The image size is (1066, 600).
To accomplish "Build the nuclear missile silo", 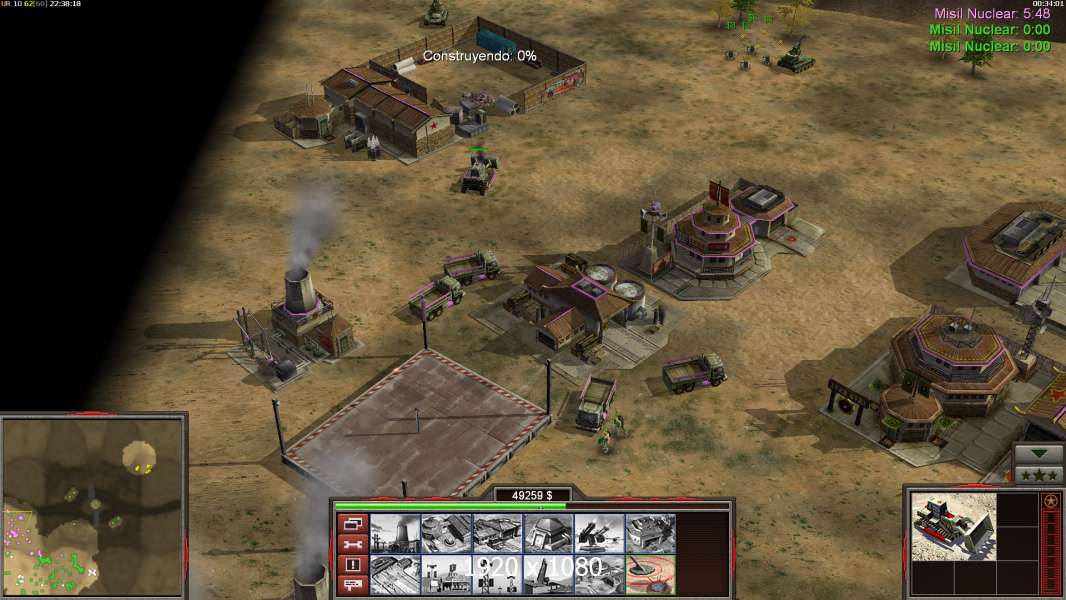I will click(547, 575).
